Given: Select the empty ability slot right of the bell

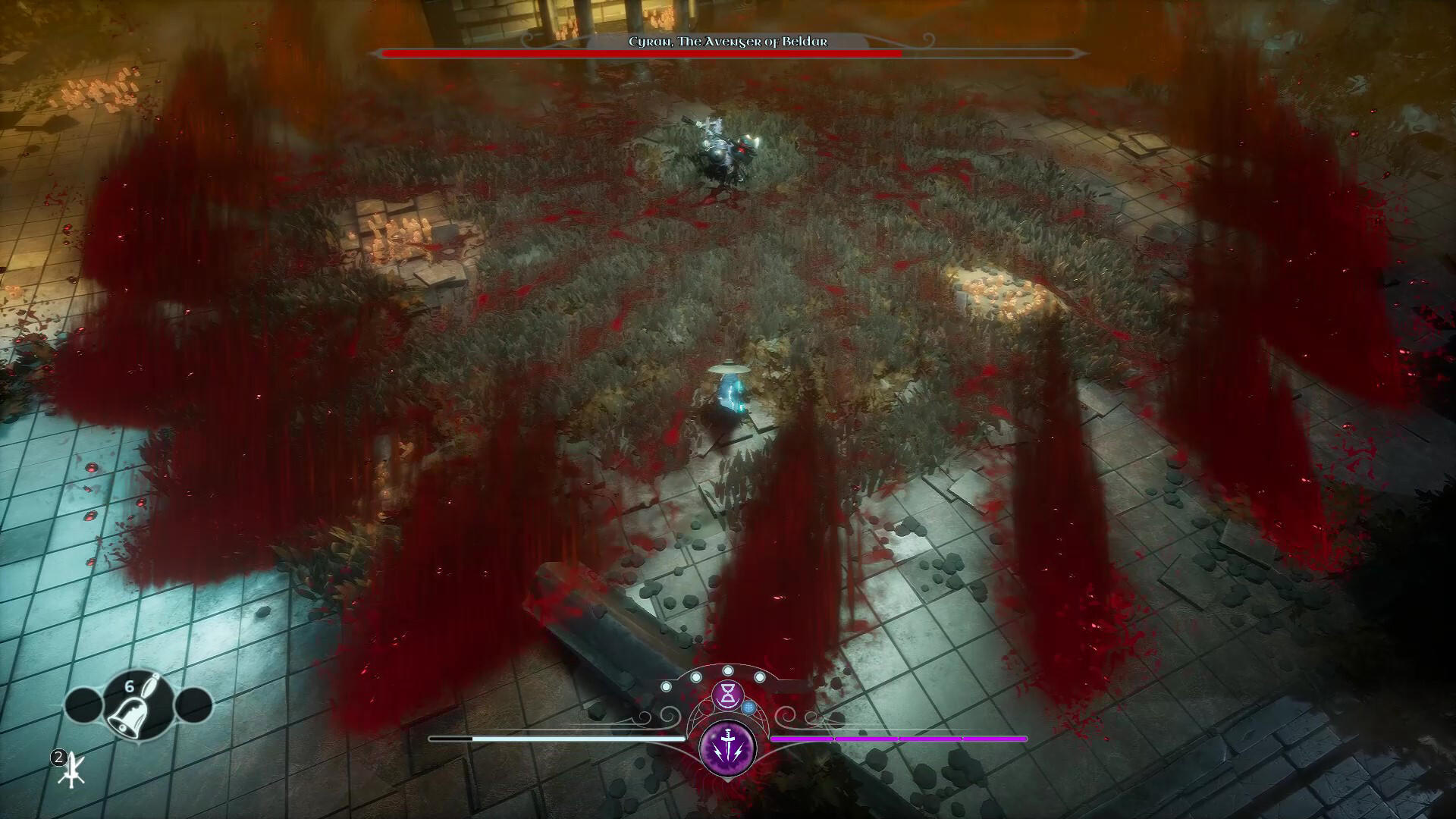Looking at the screenshot, I should click(x=193, y=704).
